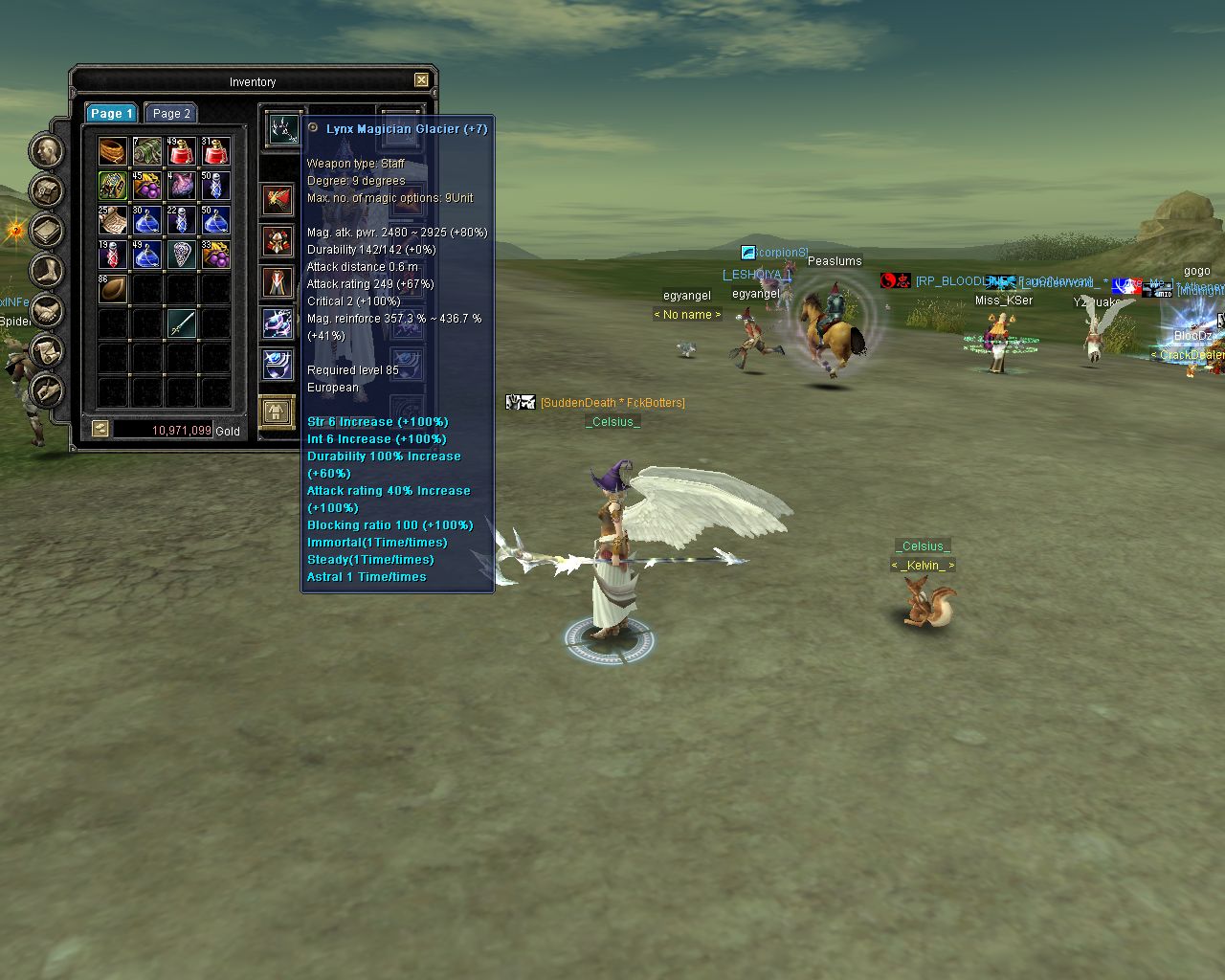Screen dimensions: 1225x980
Task: Open the book side menu button
Action: [47, 230]
